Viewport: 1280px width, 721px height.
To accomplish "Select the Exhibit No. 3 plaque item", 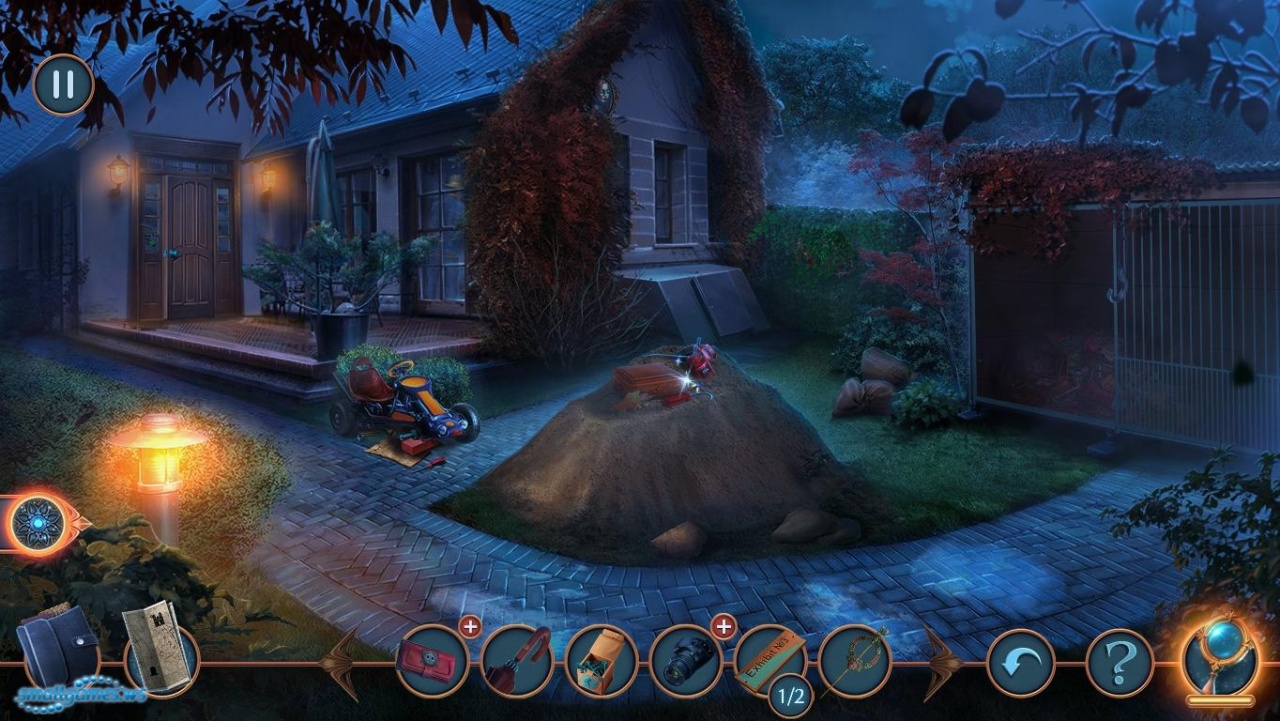I will [x=770, y=659].
